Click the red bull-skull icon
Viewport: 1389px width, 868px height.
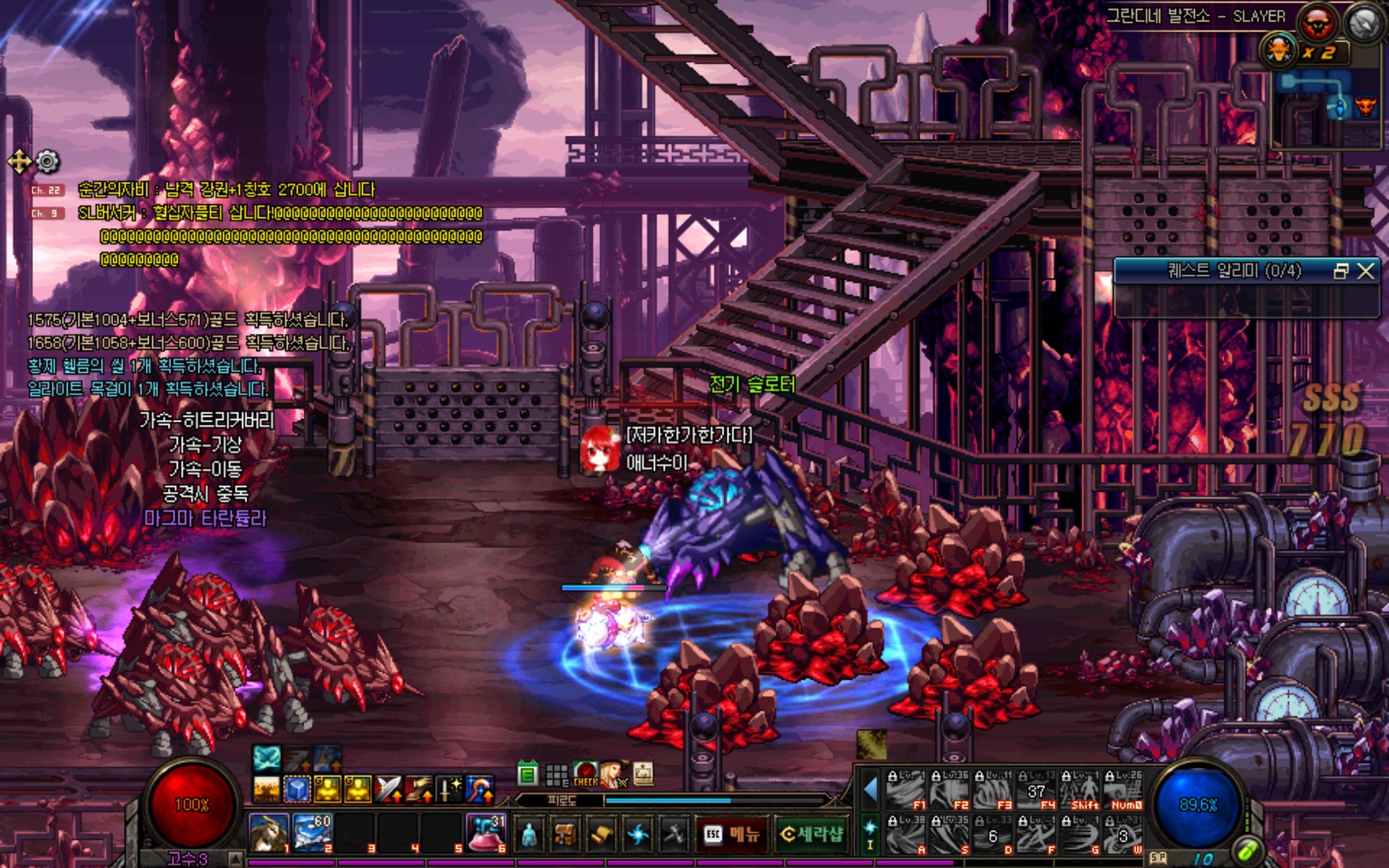tap(1317, 23)
